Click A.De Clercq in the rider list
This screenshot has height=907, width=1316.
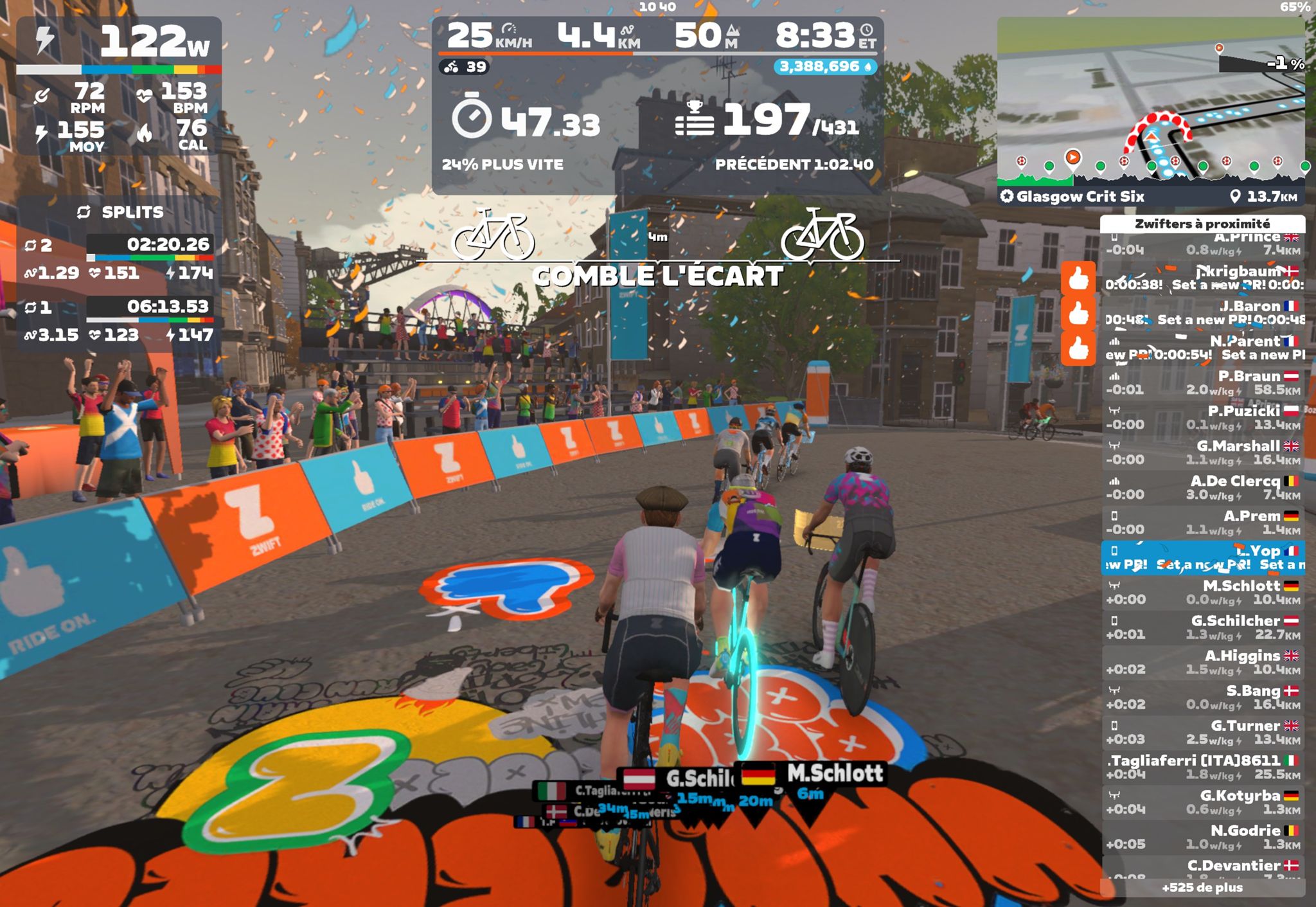pos(1202,488)
